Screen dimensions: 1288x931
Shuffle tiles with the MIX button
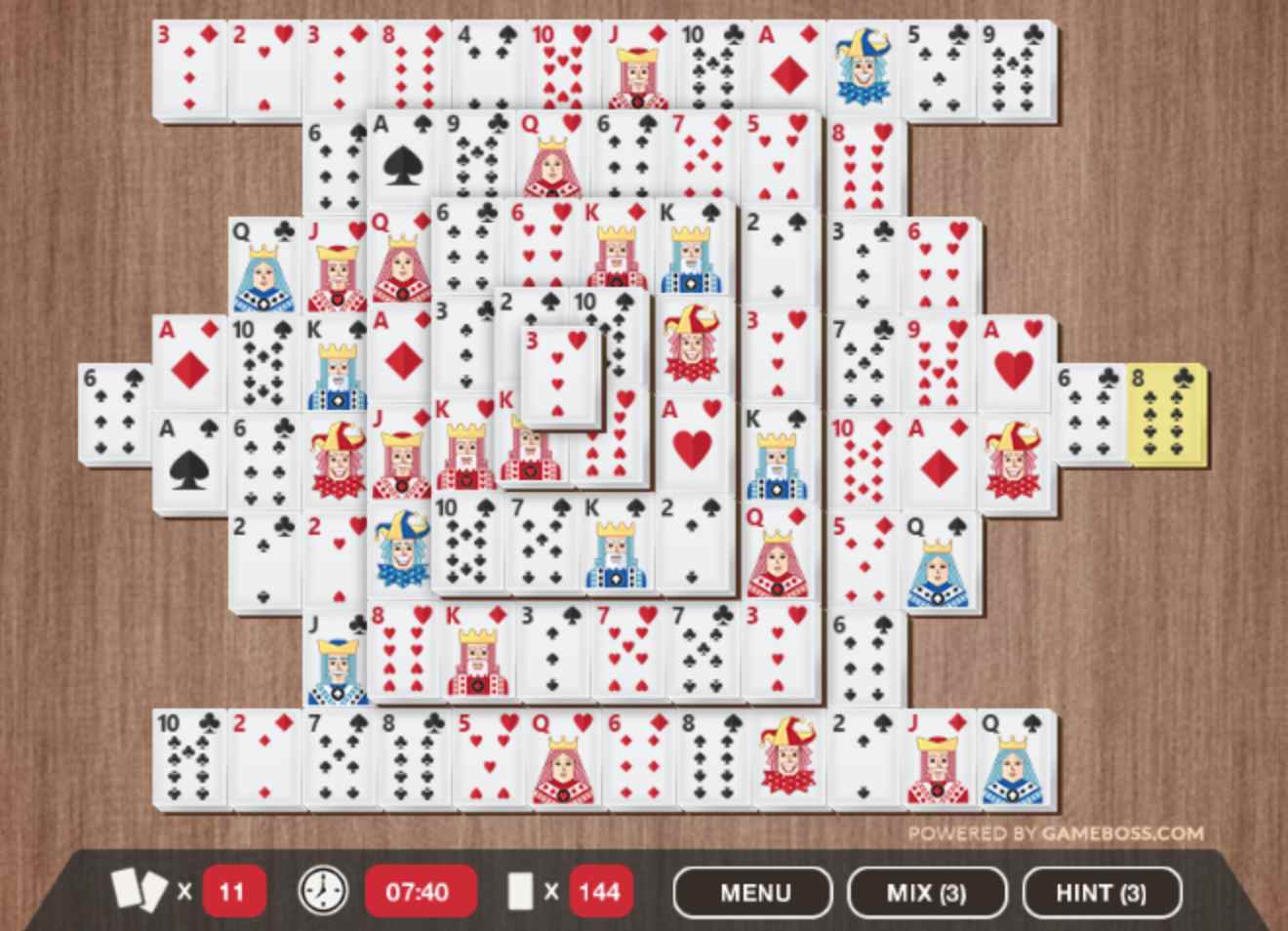926,892
